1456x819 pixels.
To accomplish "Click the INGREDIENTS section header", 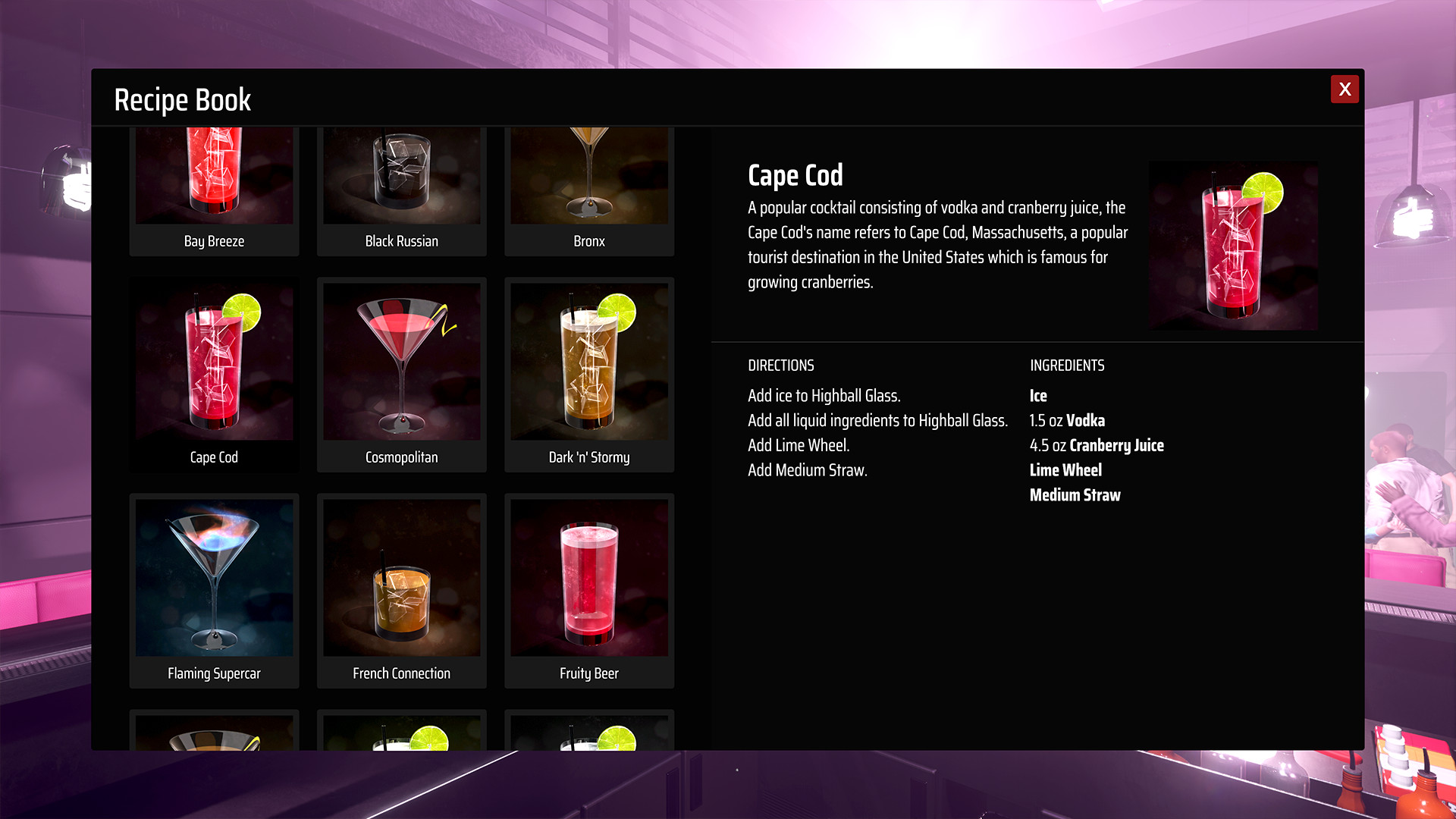I will click(1067, 366).
